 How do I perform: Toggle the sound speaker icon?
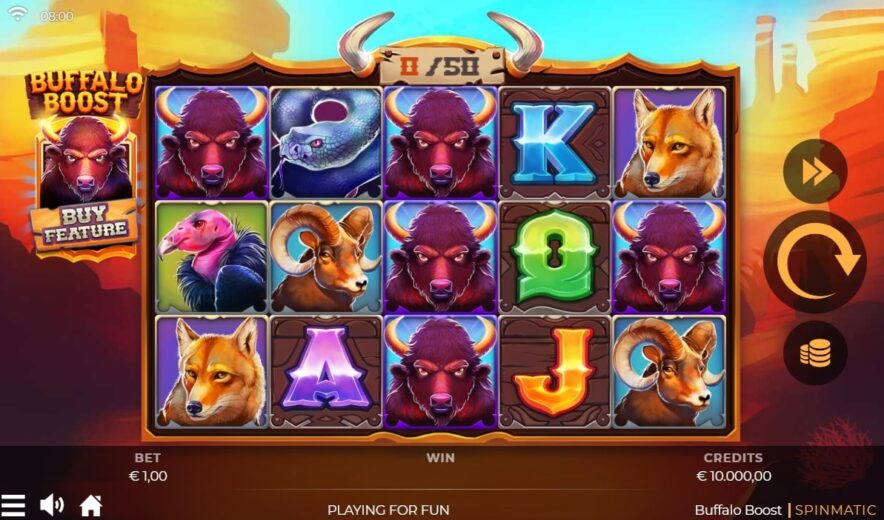coord(51,505)
